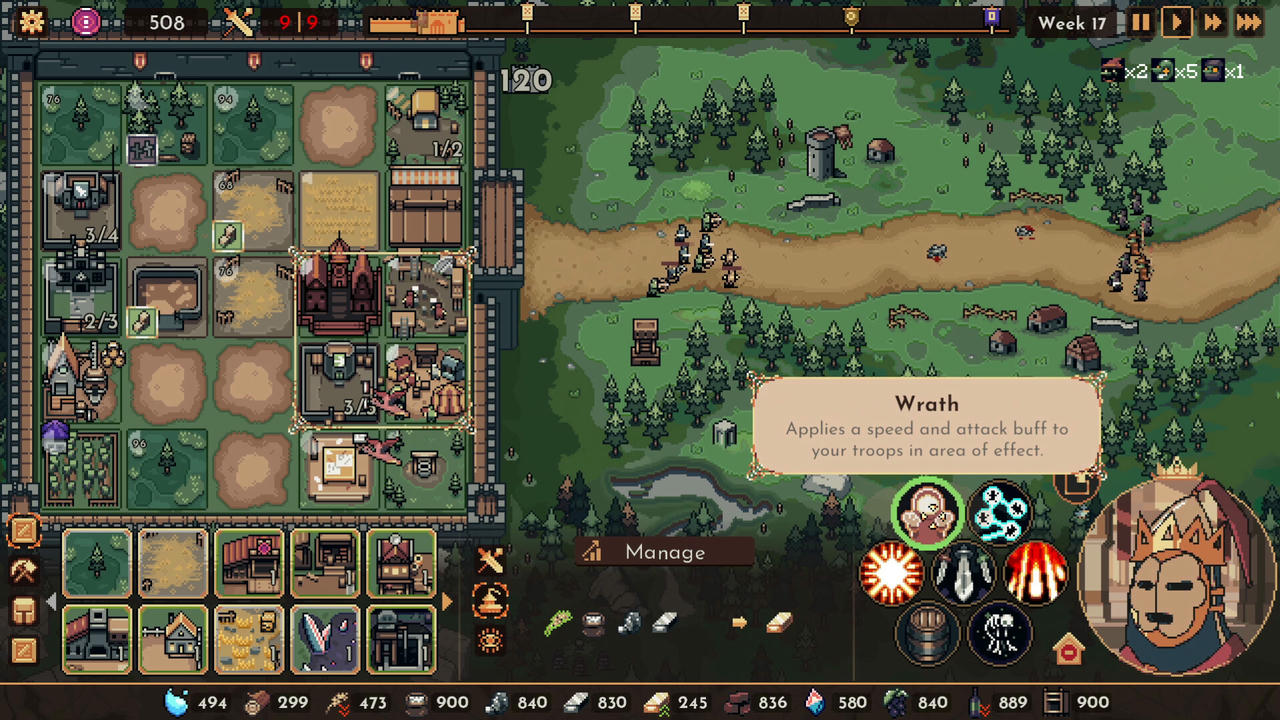Select the barrel spell icon

928,632
